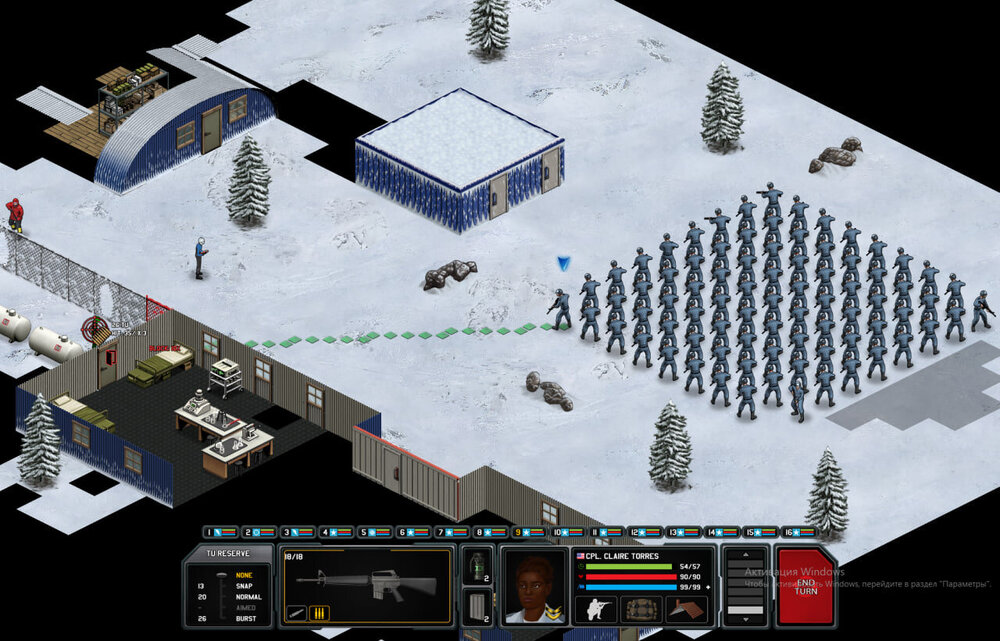The width and height of the screenshot is (1000, 641).
Task: Choose soldier number 12 from the roster
Action: tap(645, 532)
